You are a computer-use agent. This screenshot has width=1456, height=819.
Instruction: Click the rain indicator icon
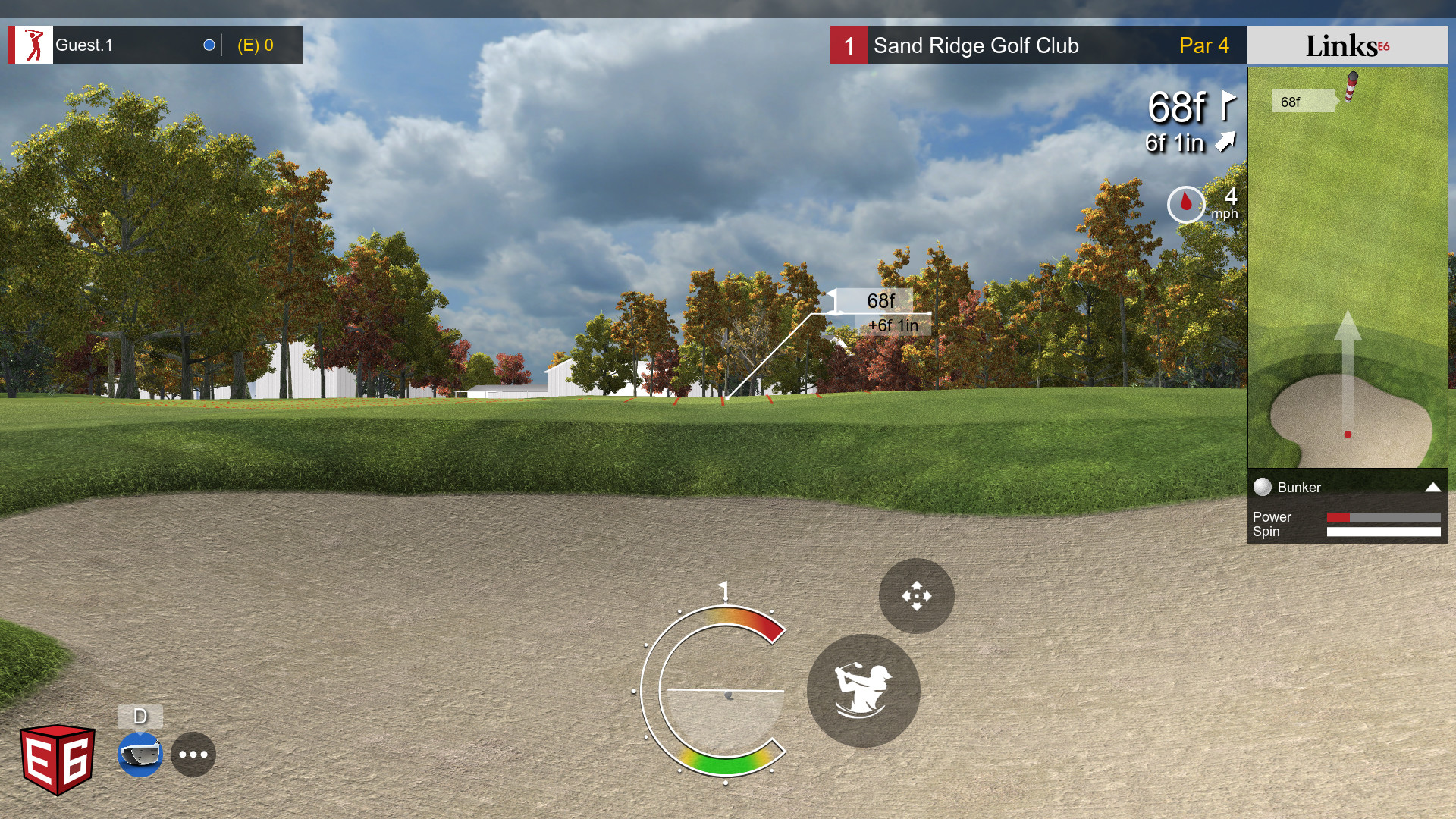point(1185,204)
